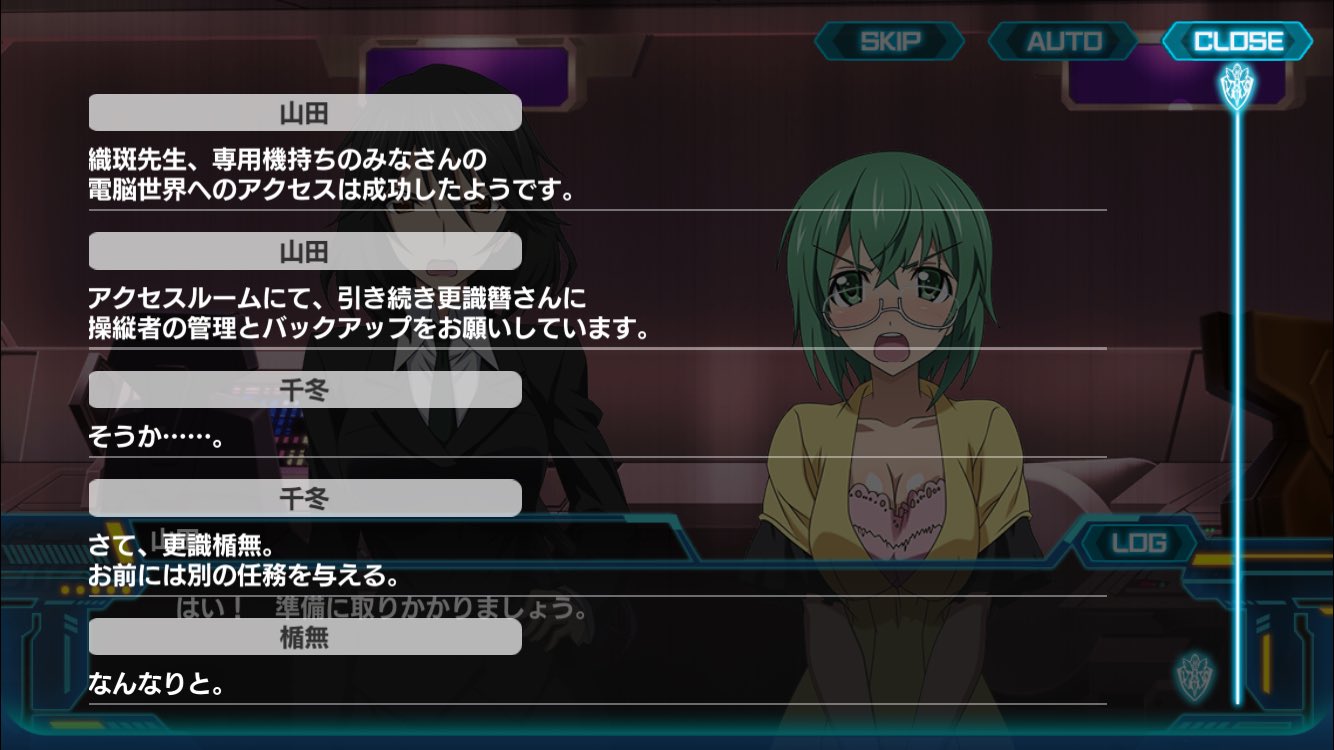Click the 楯無 name plate
Image resolution: width=1334 pixels, height=750 pixels.
(x=305, y=638)
